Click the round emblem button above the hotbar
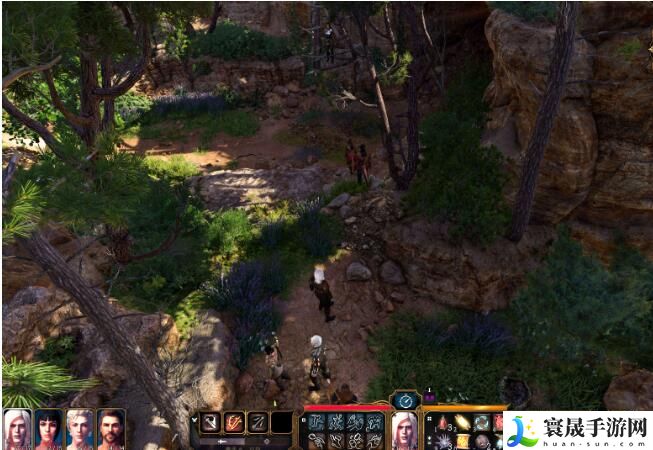653x450 pixels. tap(405, 400)
